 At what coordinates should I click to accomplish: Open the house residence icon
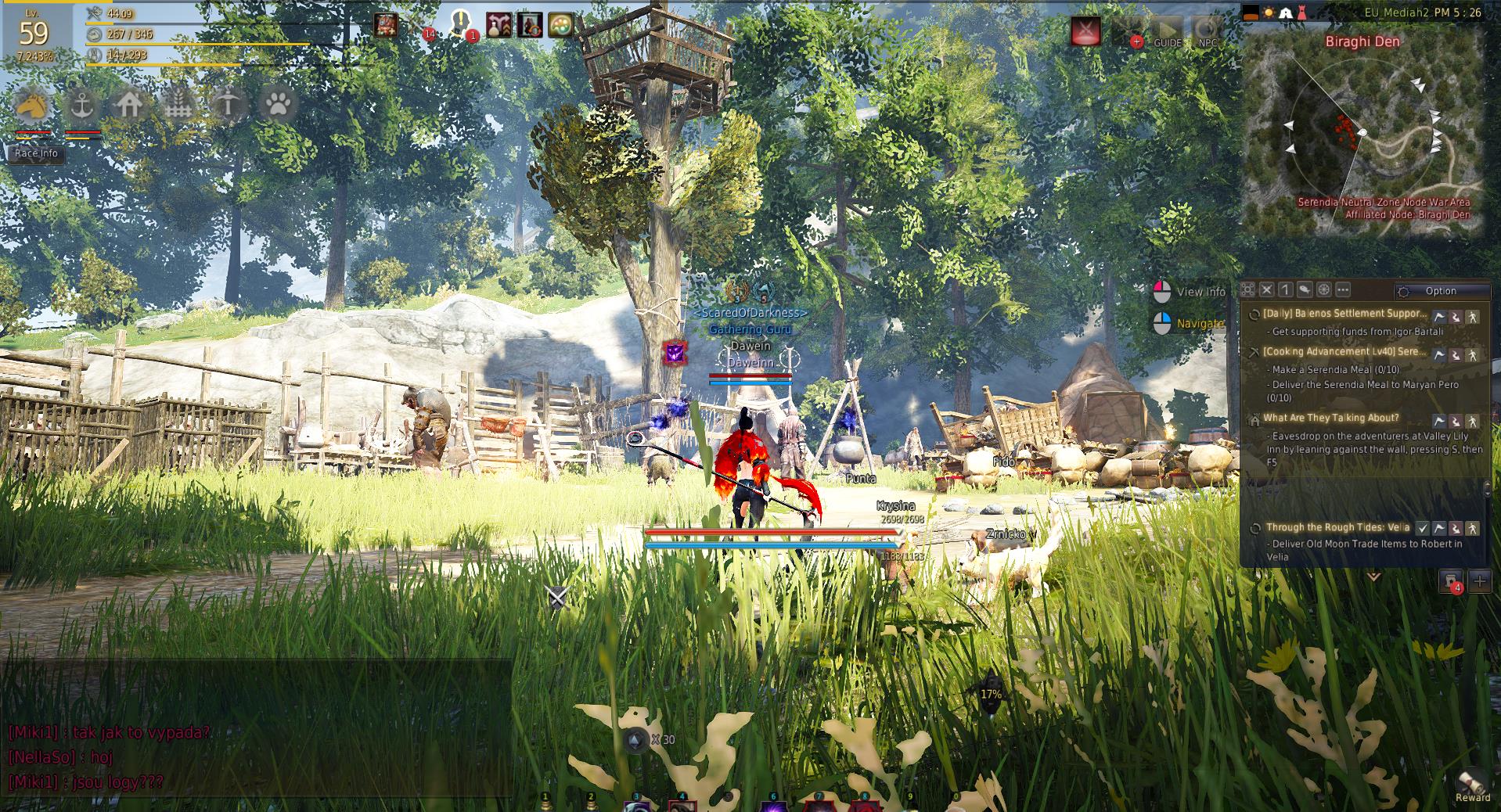130,104
